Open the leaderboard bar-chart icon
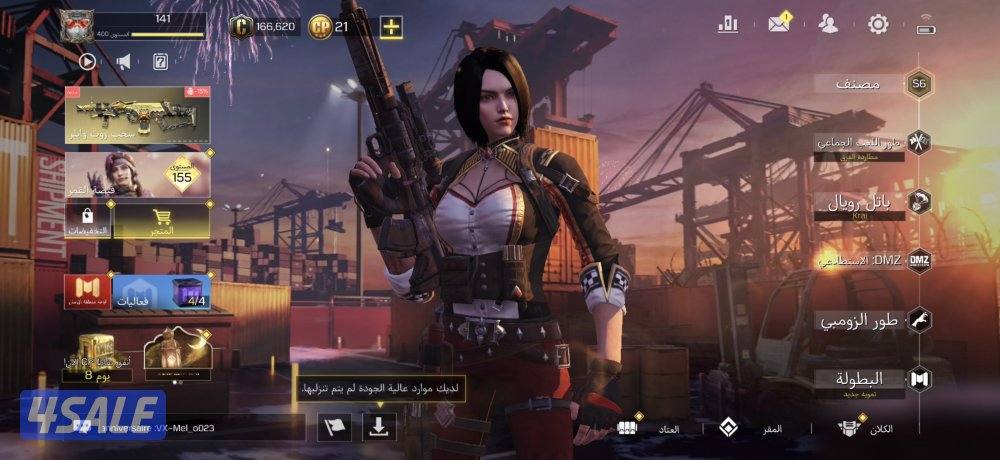The height and width of the screenshot is (460, 1000). point(727,24)
